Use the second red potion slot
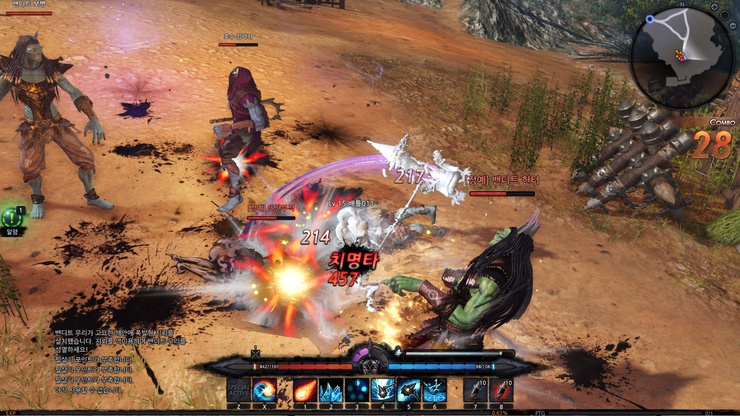The height and width of the screenshot is (416, 740). pyautogui.click(x=501, y=389)
